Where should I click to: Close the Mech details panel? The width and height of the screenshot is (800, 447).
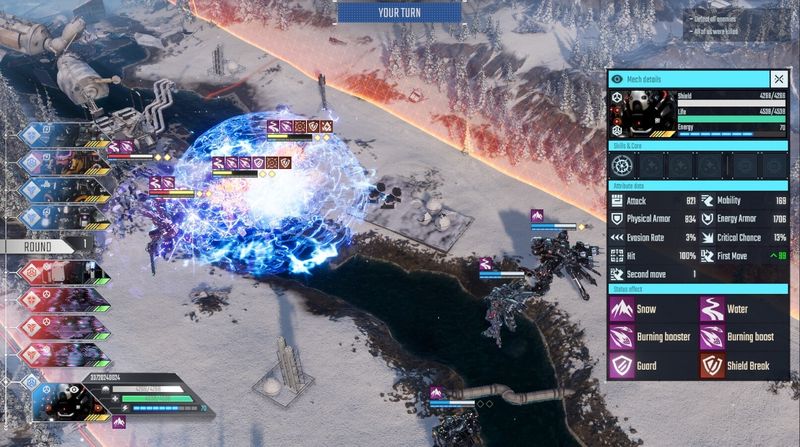point(778,79)
